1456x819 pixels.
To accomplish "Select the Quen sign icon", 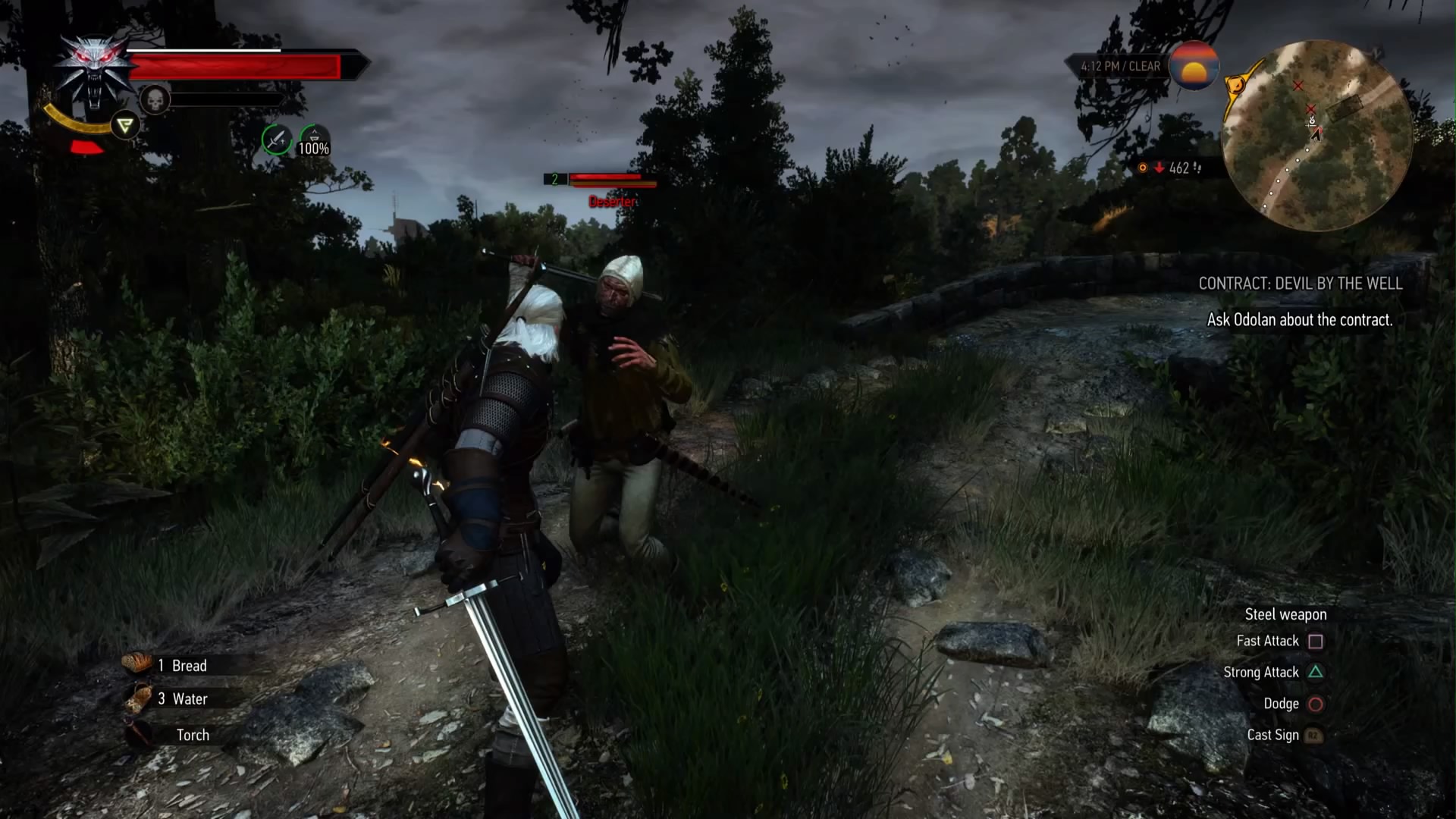I will [124, 125].
